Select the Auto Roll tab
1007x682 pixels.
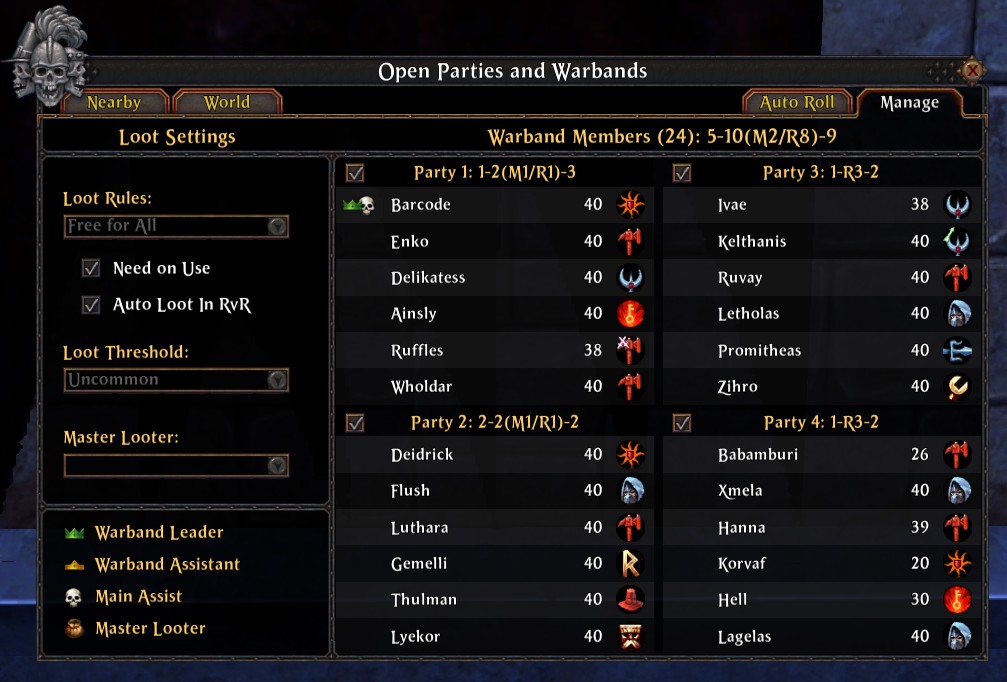click(x=797, y=102)
